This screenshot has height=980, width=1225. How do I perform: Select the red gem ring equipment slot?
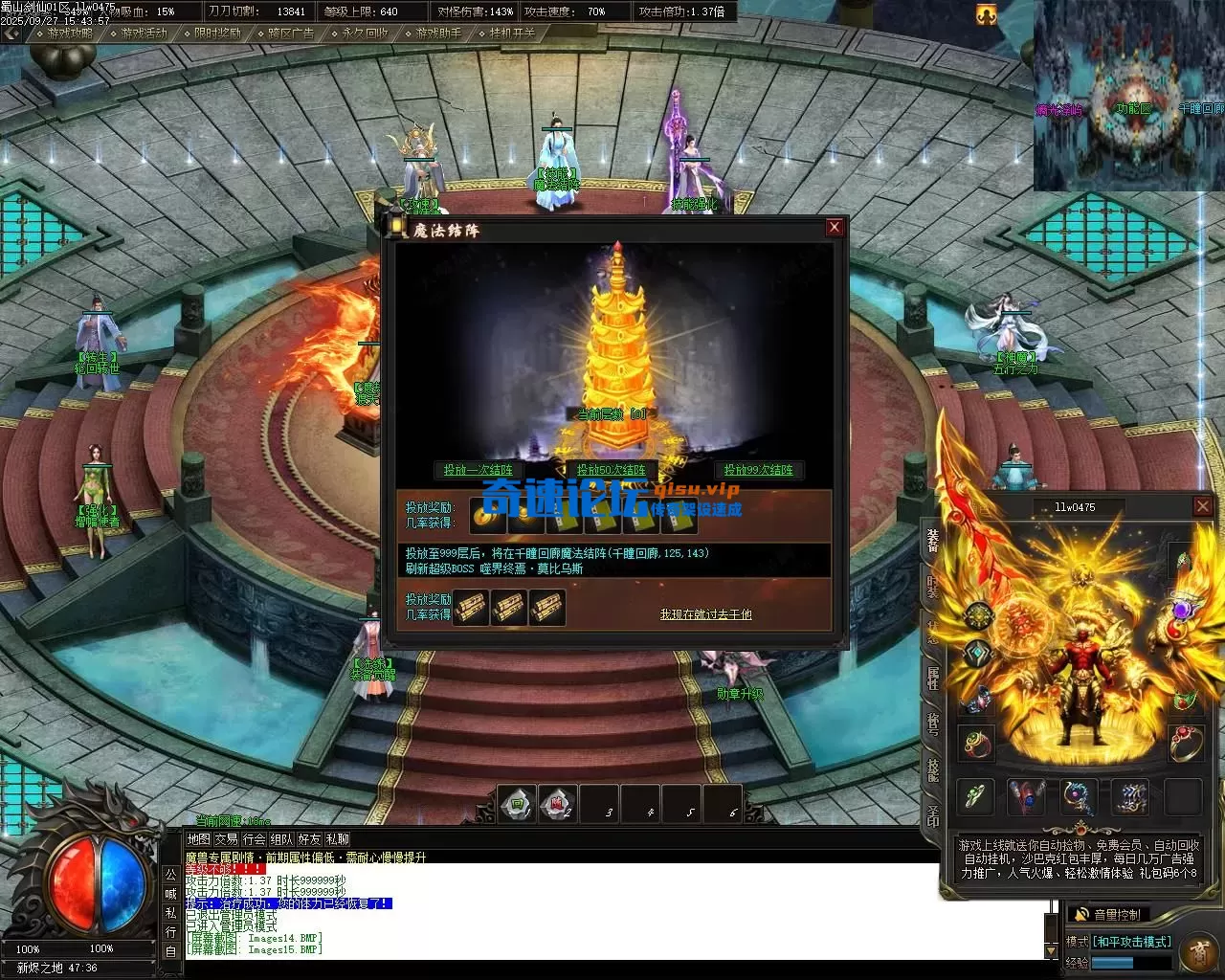coord(1187,743)
